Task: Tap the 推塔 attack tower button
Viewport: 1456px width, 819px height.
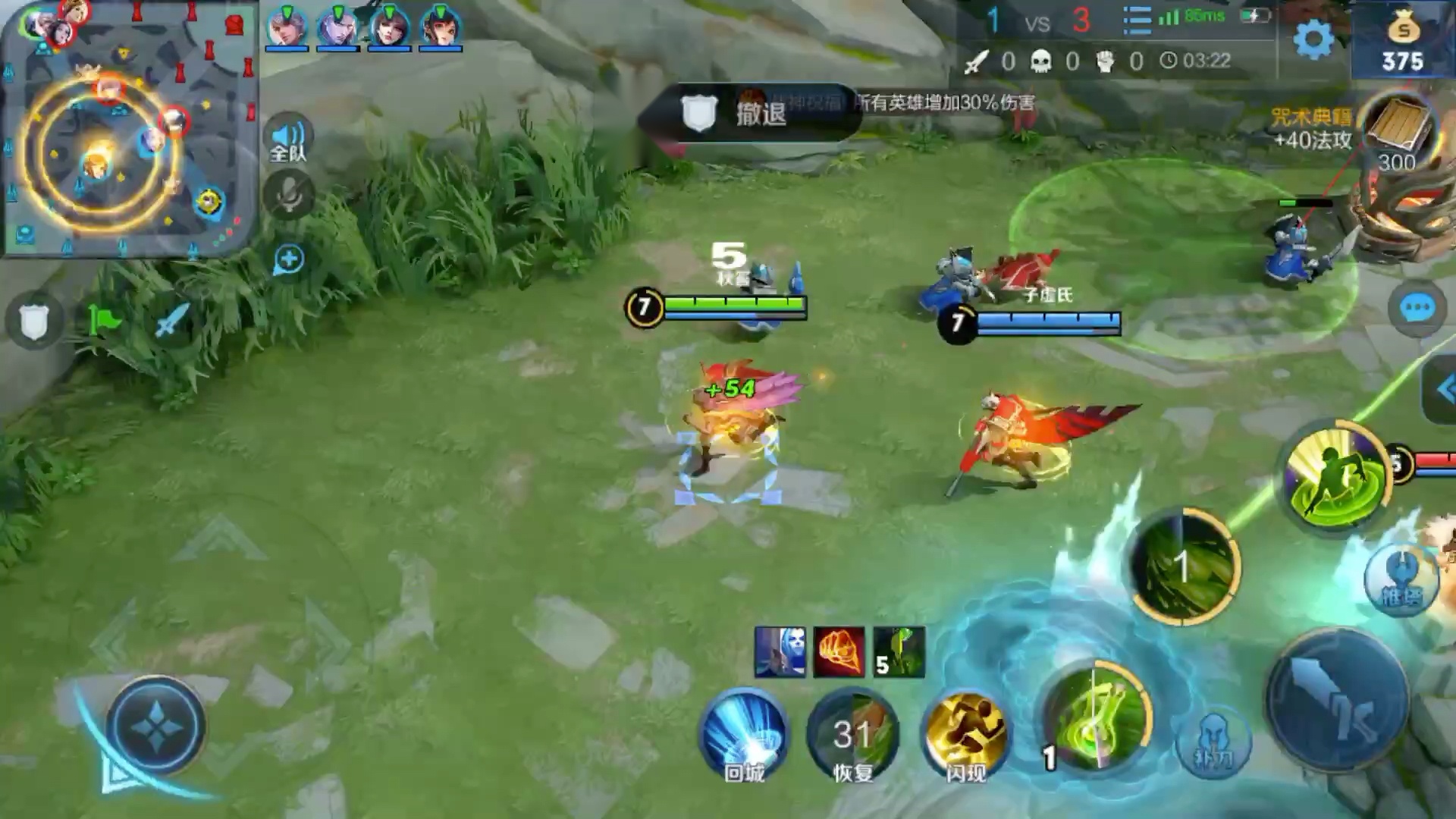Action: [x=1400, y=580]
